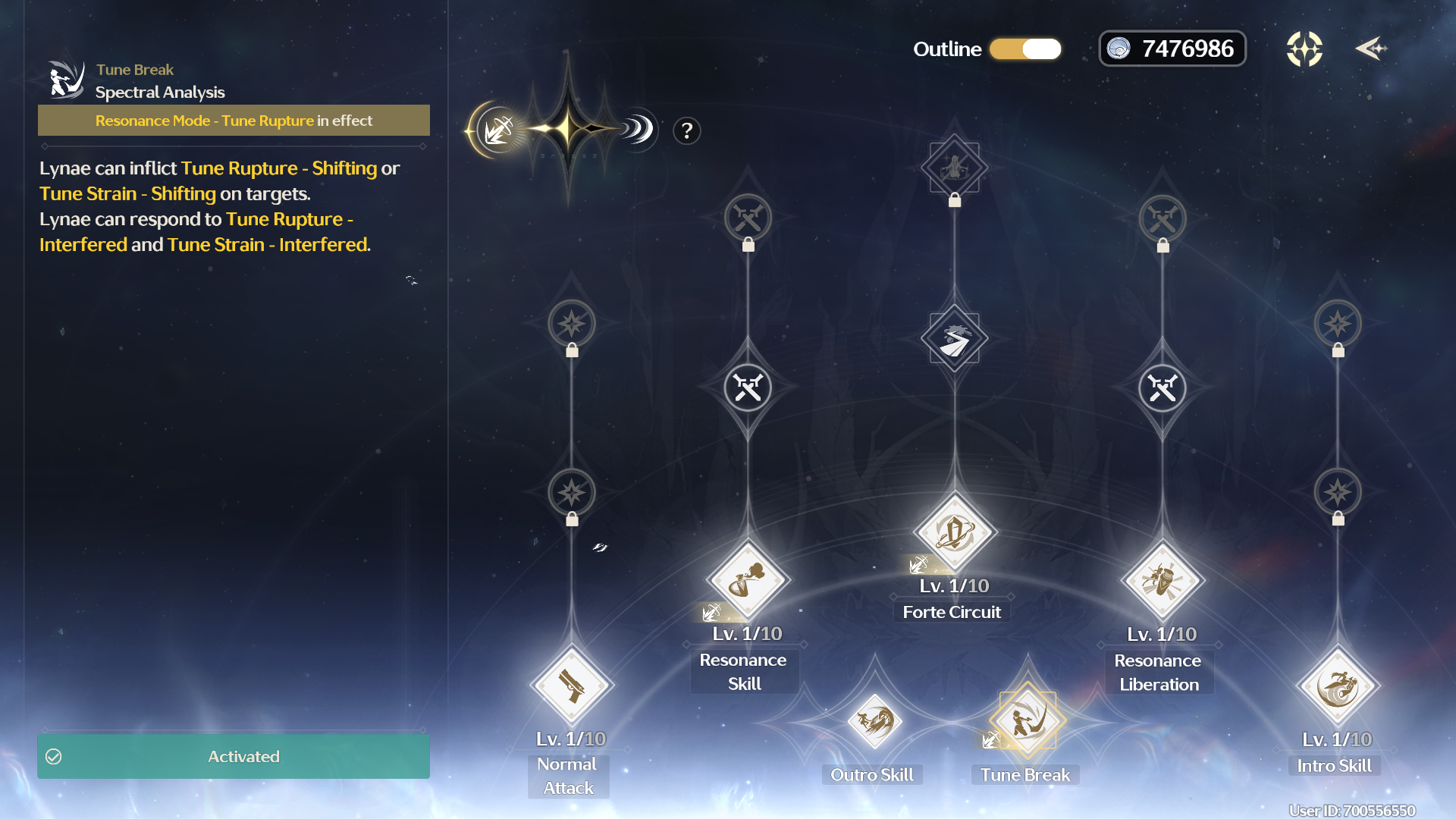1456x819 pixels.
Task: Click the Activated status button
Action: 234,756
